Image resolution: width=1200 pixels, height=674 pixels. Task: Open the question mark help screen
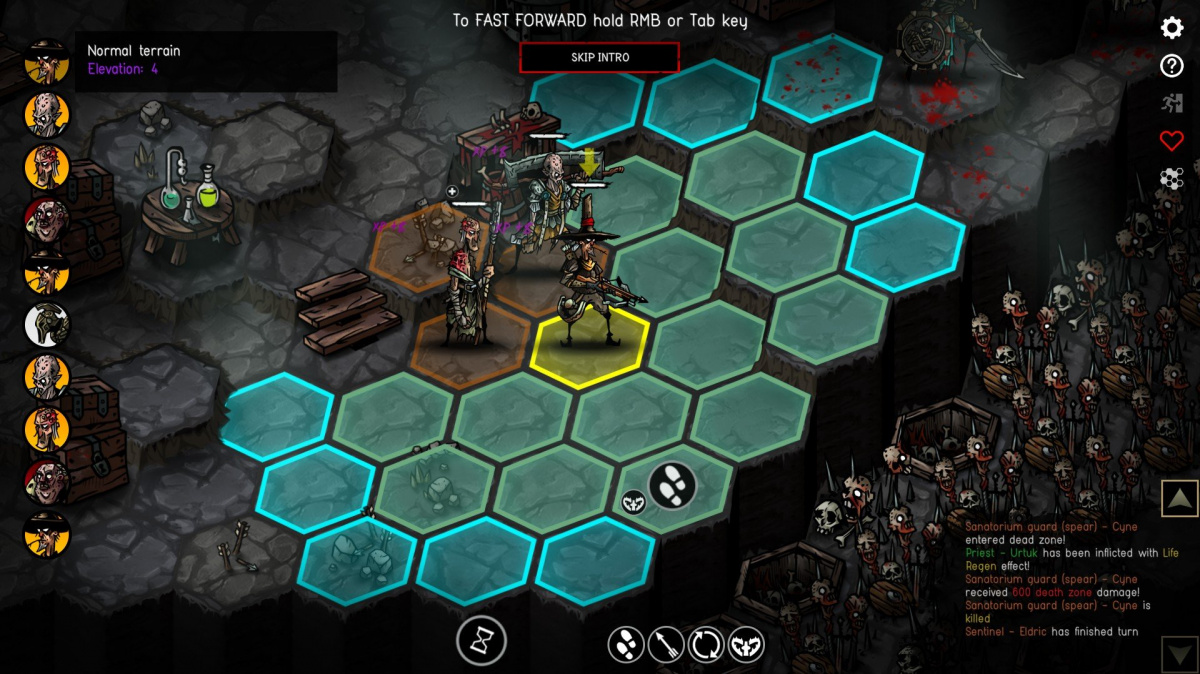point(1172,66)
